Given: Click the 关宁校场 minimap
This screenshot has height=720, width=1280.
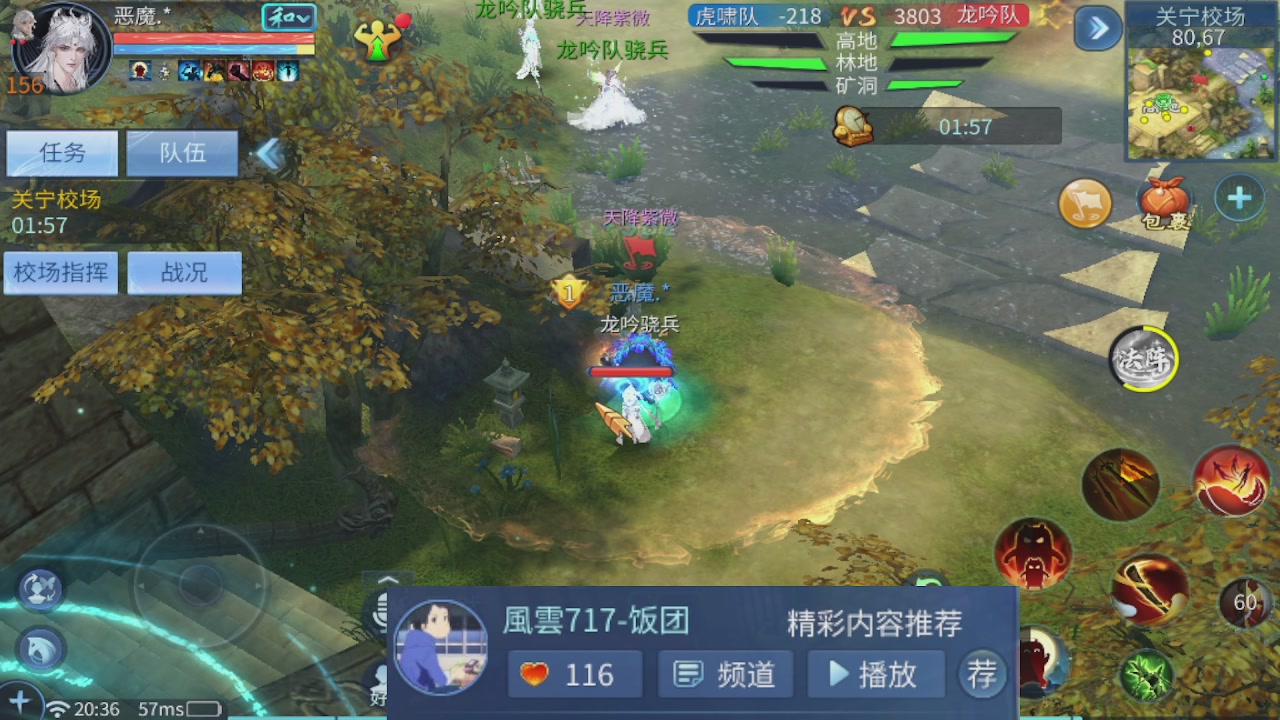Looking at the screenshot, I should tap(1200, 100).
